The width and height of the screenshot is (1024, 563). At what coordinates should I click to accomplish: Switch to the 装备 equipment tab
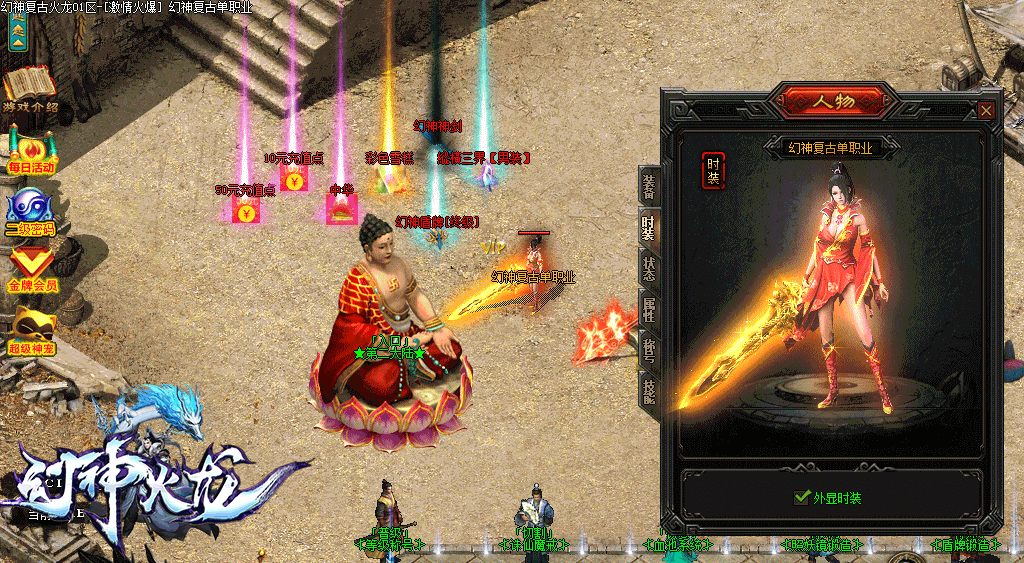[x=649, y=187]
